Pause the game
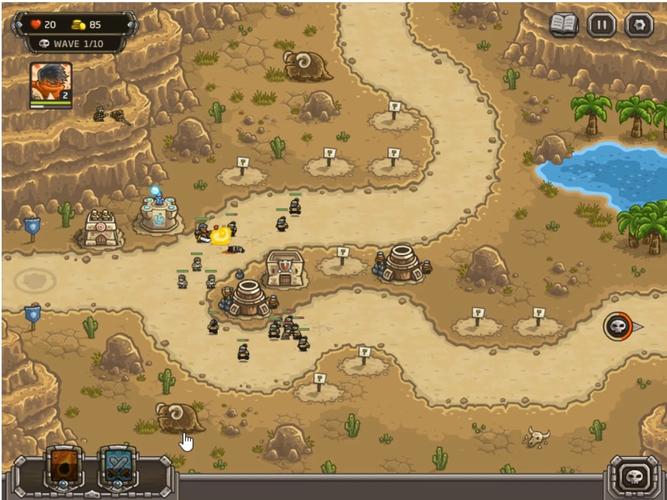Image resolution: width=667 pixels, height=500 pixels. tap(601, 25)
